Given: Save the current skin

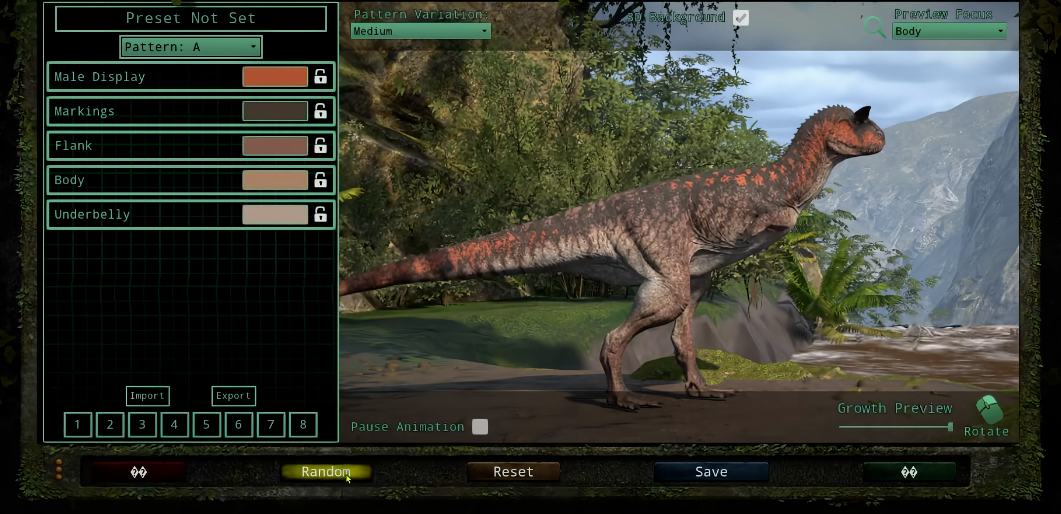Looking at the screenshot, I should 711,472.
